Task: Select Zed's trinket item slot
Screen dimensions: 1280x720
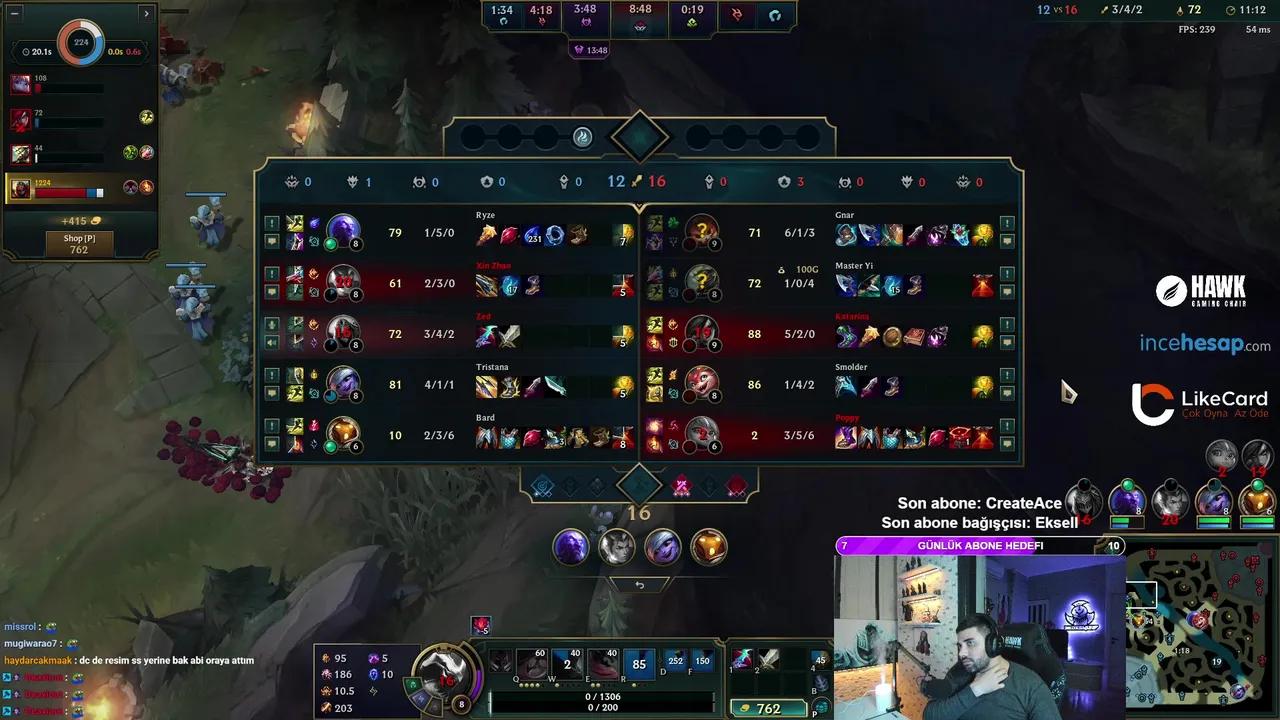Action: [x=623, y=333]
